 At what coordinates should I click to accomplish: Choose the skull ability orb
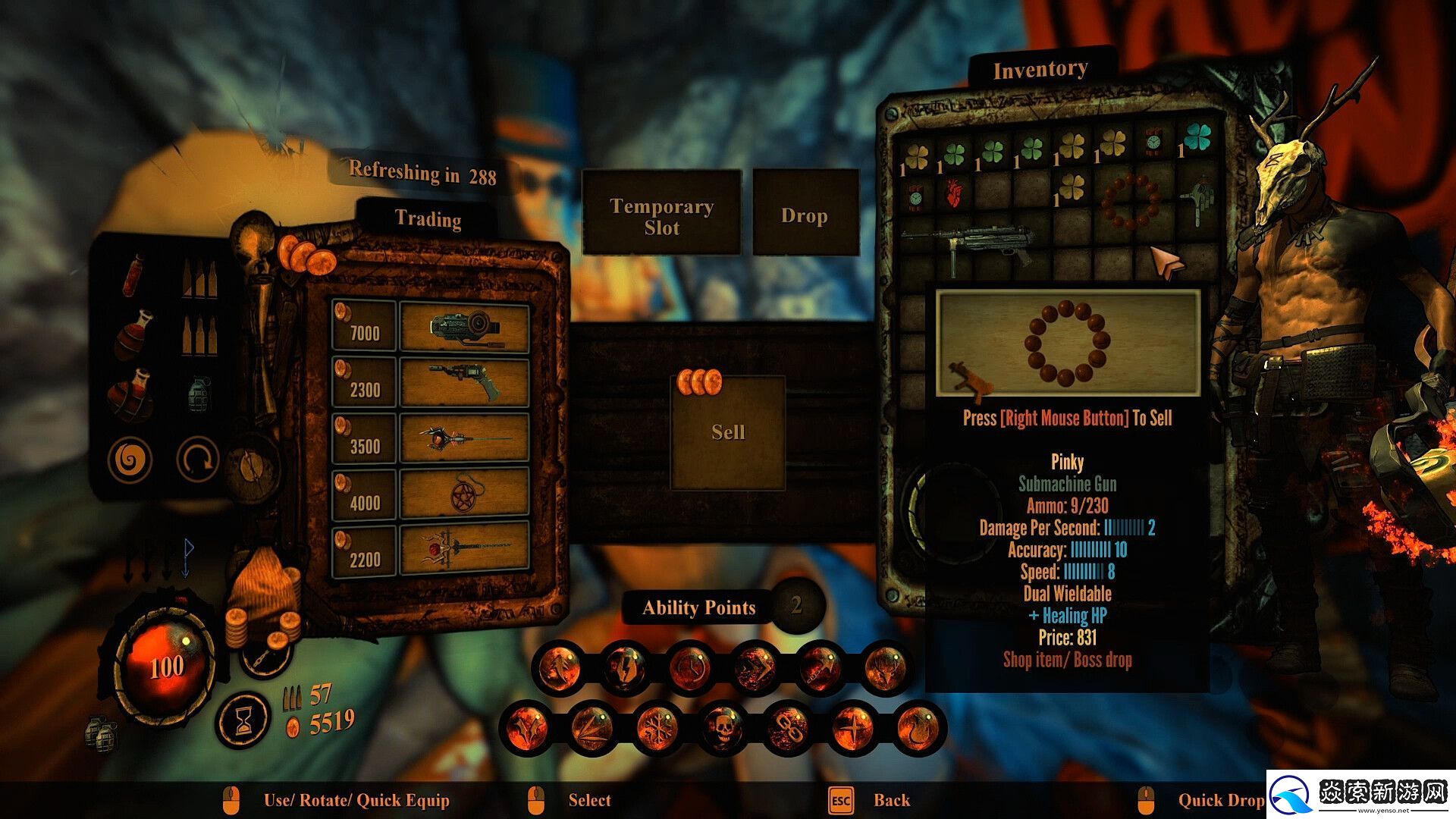tap(722, 729)
